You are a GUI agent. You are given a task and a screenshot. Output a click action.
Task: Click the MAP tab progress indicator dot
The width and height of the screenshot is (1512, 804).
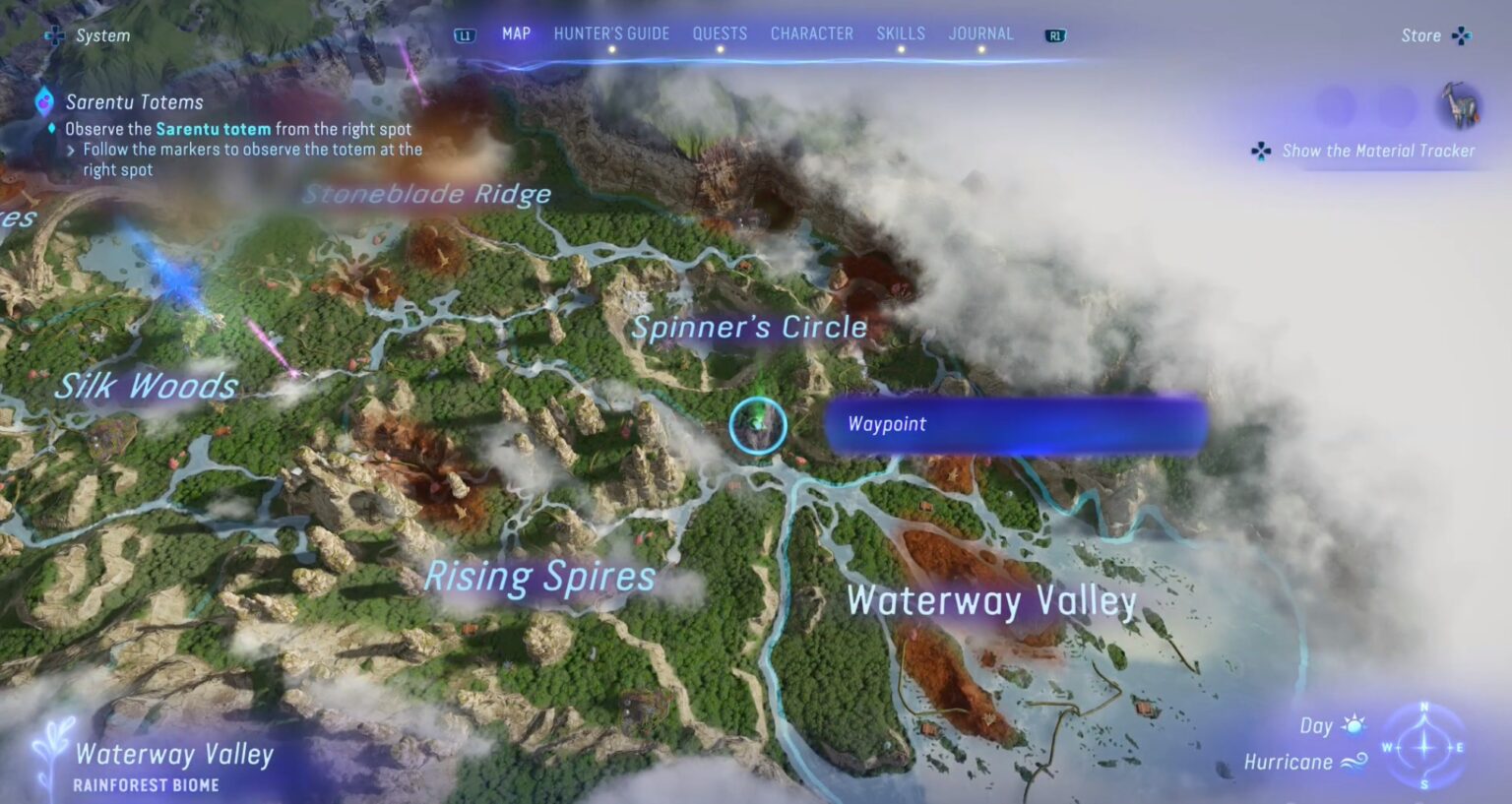(516, 49)
